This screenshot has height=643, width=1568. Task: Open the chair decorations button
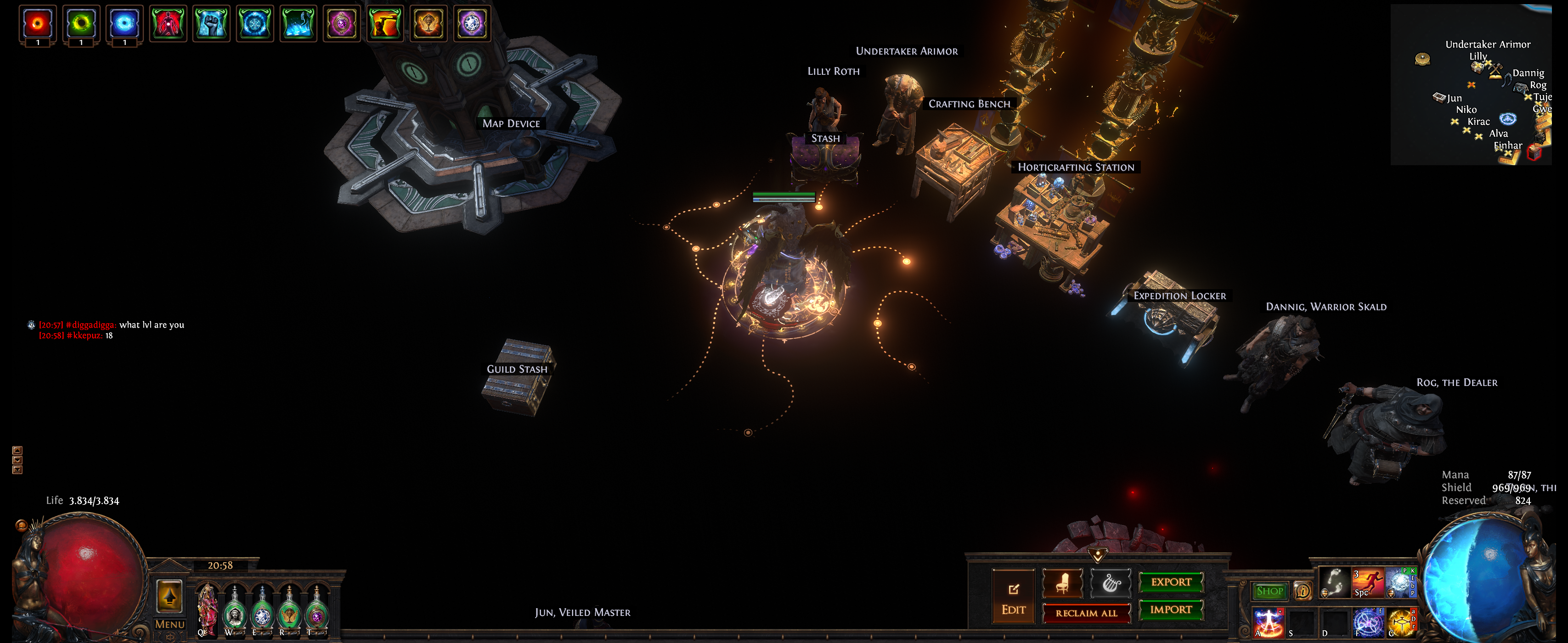click(1062, 583)
